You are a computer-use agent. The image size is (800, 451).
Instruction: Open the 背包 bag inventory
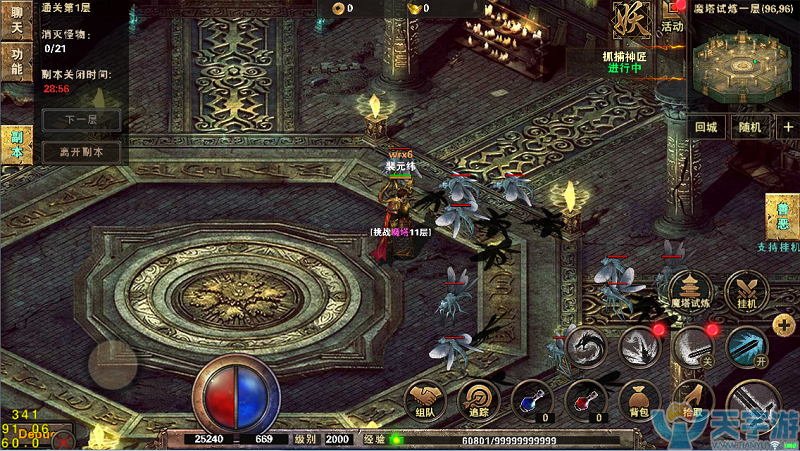(x=639, y=401)
